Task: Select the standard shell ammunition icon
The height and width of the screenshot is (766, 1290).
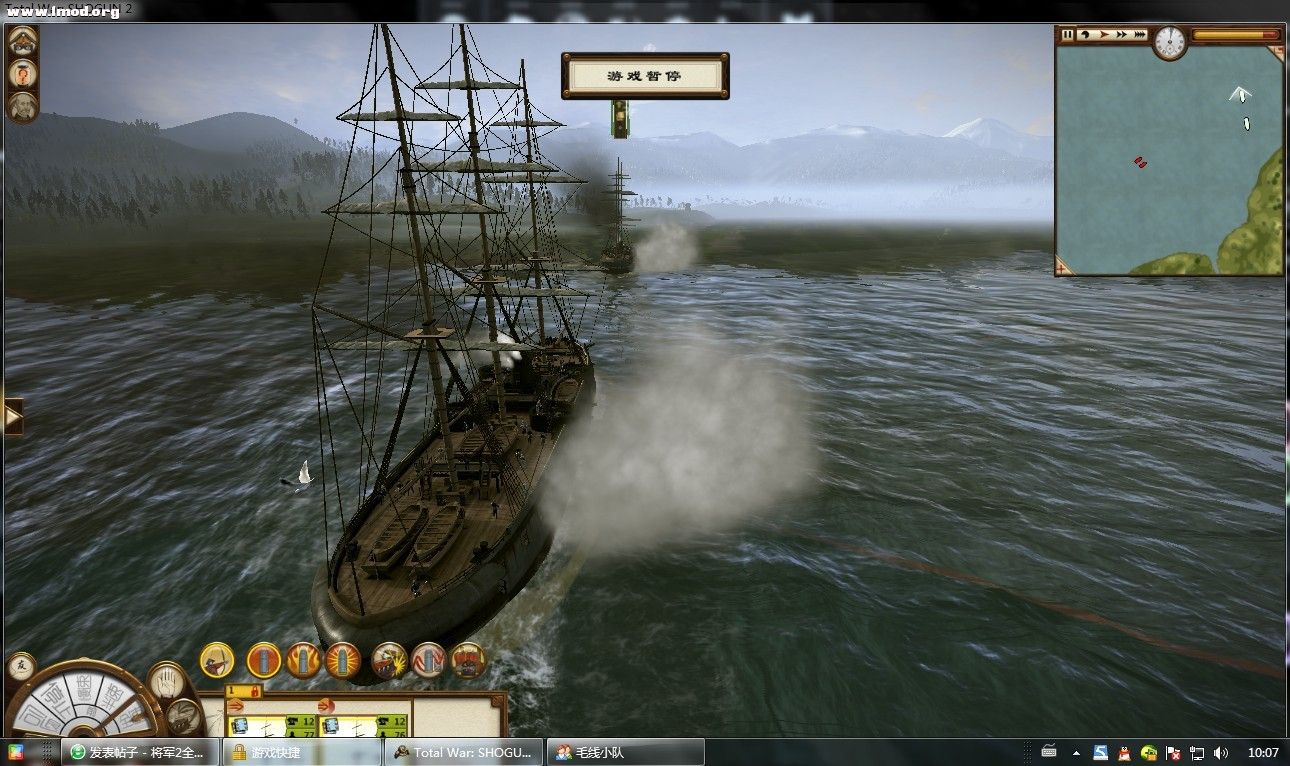Action: tap(264, 660)
